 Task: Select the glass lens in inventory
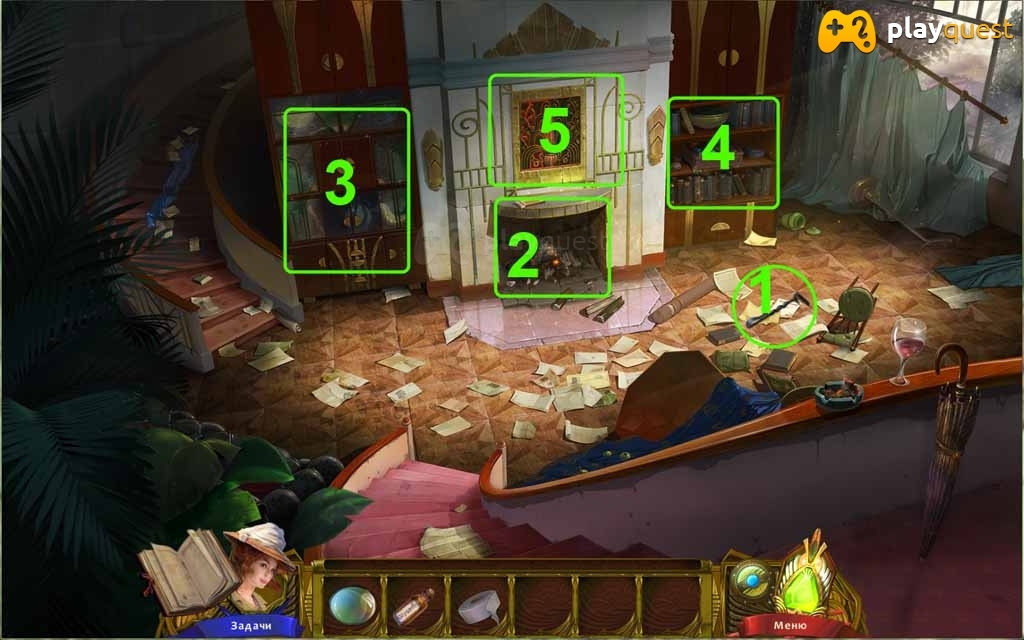pos(353,604)
